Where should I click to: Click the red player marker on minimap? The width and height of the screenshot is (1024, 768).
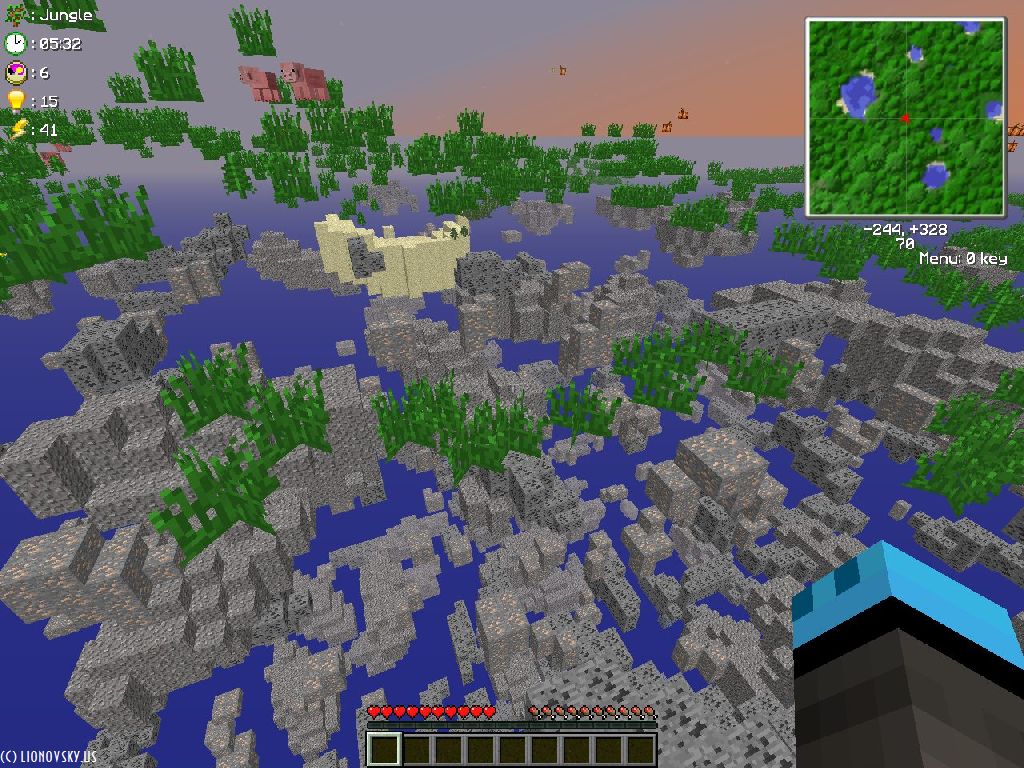[x=906, y=119]
